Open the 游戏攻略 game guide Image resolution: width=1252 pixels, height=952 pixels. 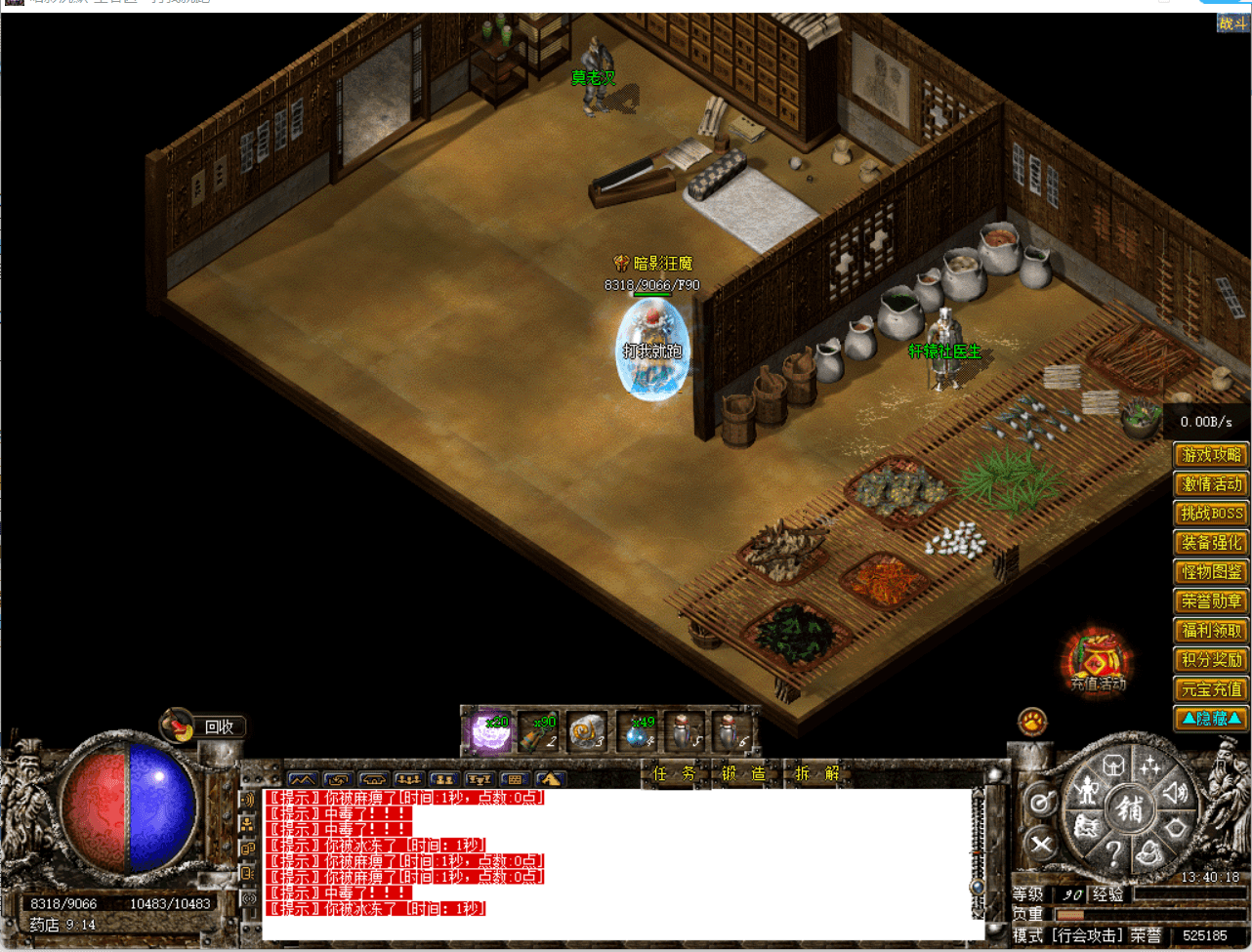pos(1211,455)
